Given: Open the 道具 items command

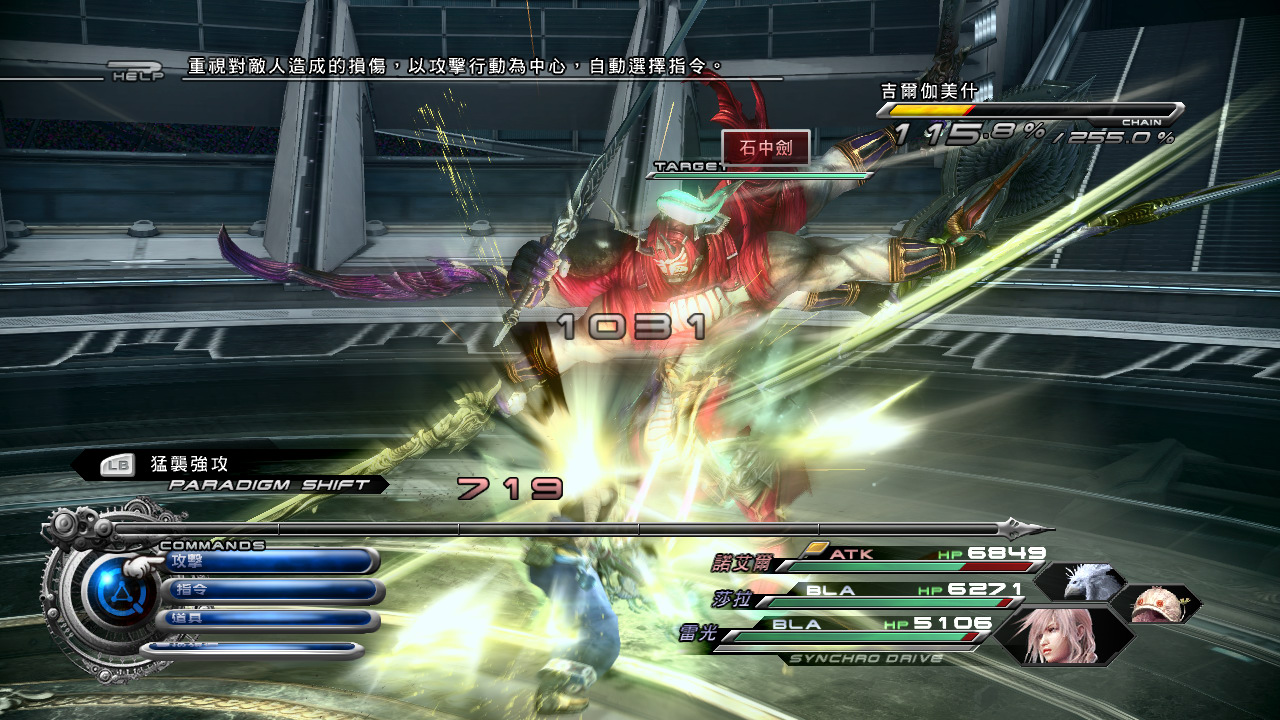Looking at the screenshot, I should point(268,621).
